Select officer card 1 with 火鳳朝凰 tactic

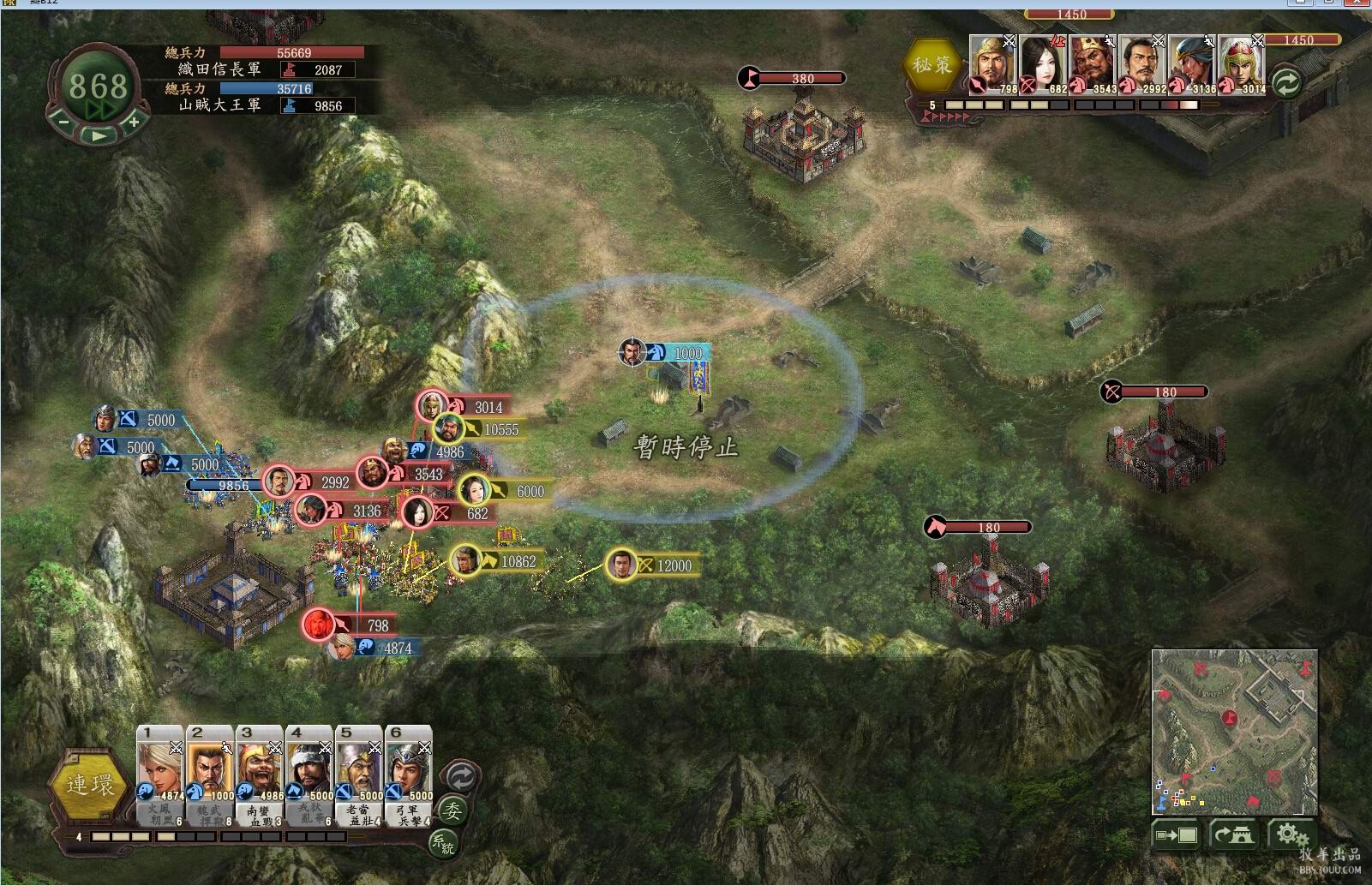coord(161,775)
